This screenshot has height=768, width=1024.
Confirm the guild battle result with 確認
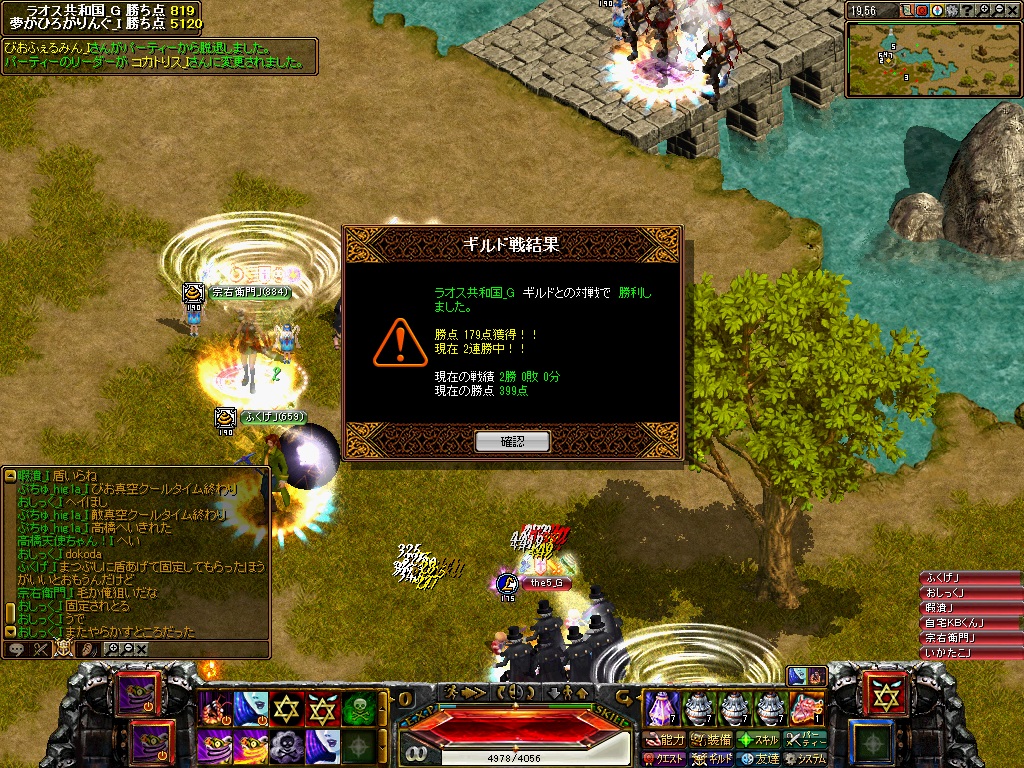click(512, 441)
